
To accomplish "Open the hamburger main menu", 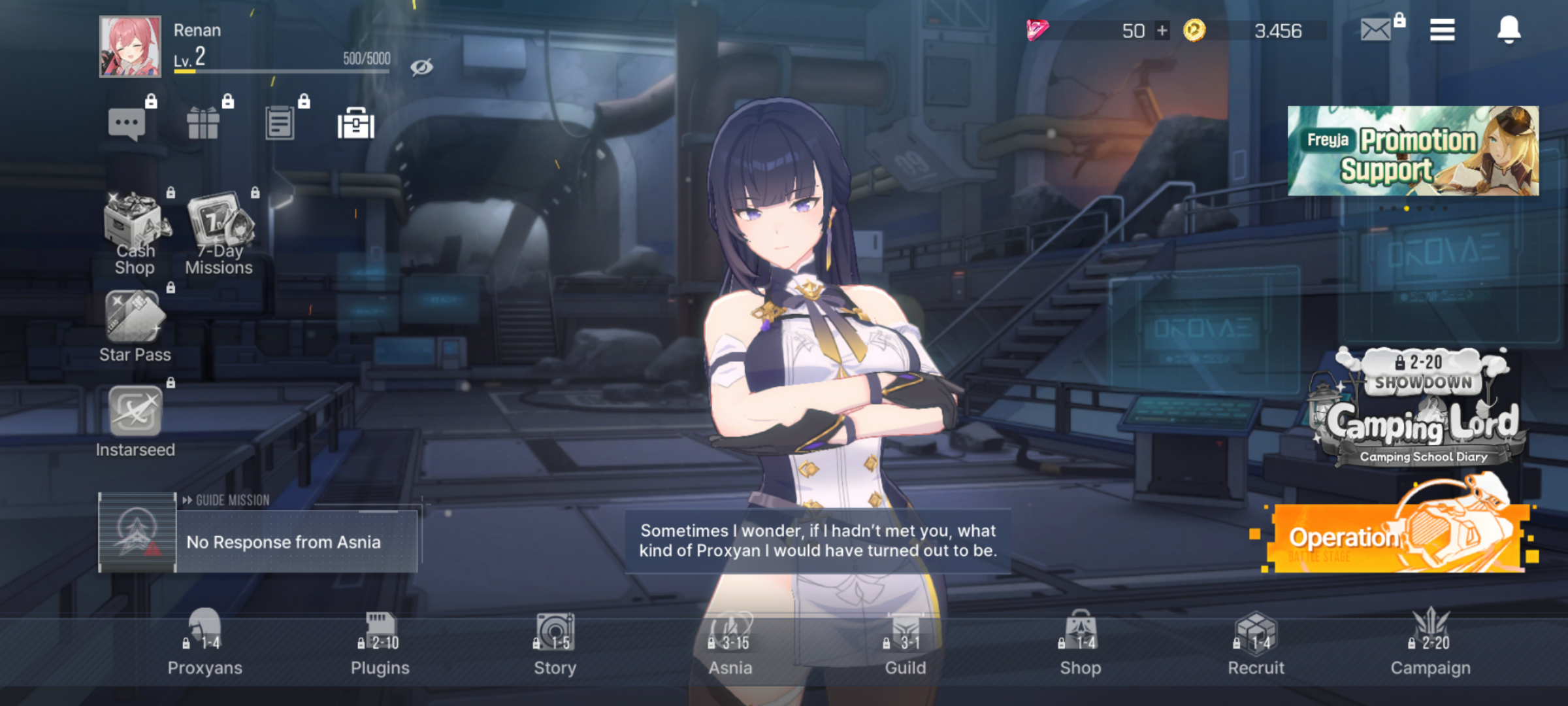I will click(x=1442, y=29).
